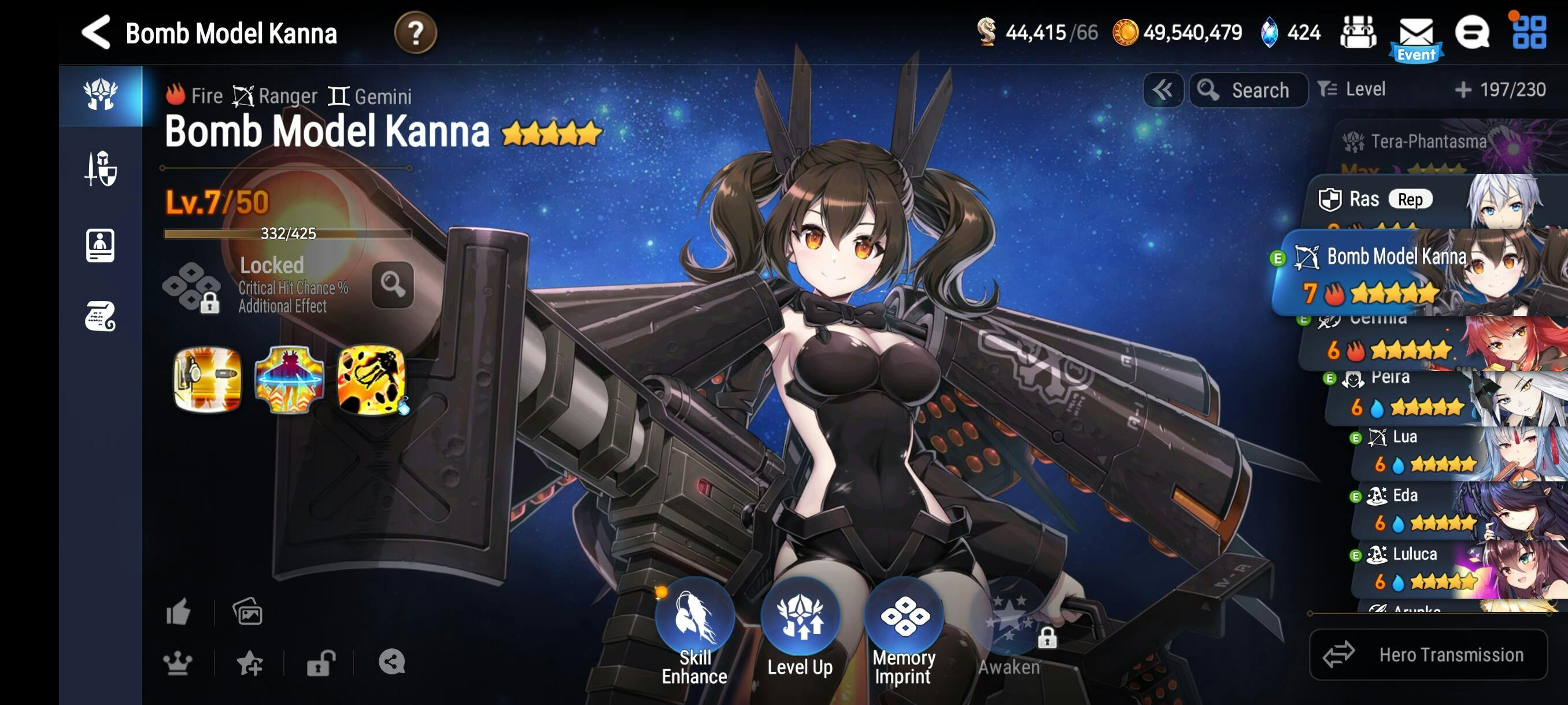This screenshot has height=705, width=1568.
Task: Switch to the equipment helmet-and-shield tab
Action: 101,169
